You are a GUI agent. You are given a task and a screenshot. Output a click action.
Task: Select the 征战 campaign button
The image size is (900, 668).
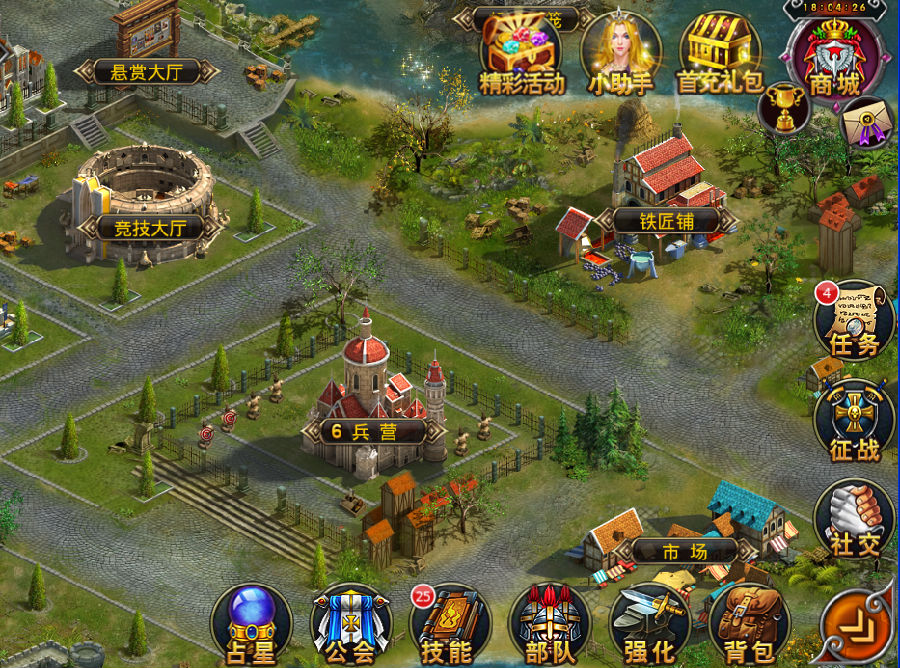coord(854,422)
